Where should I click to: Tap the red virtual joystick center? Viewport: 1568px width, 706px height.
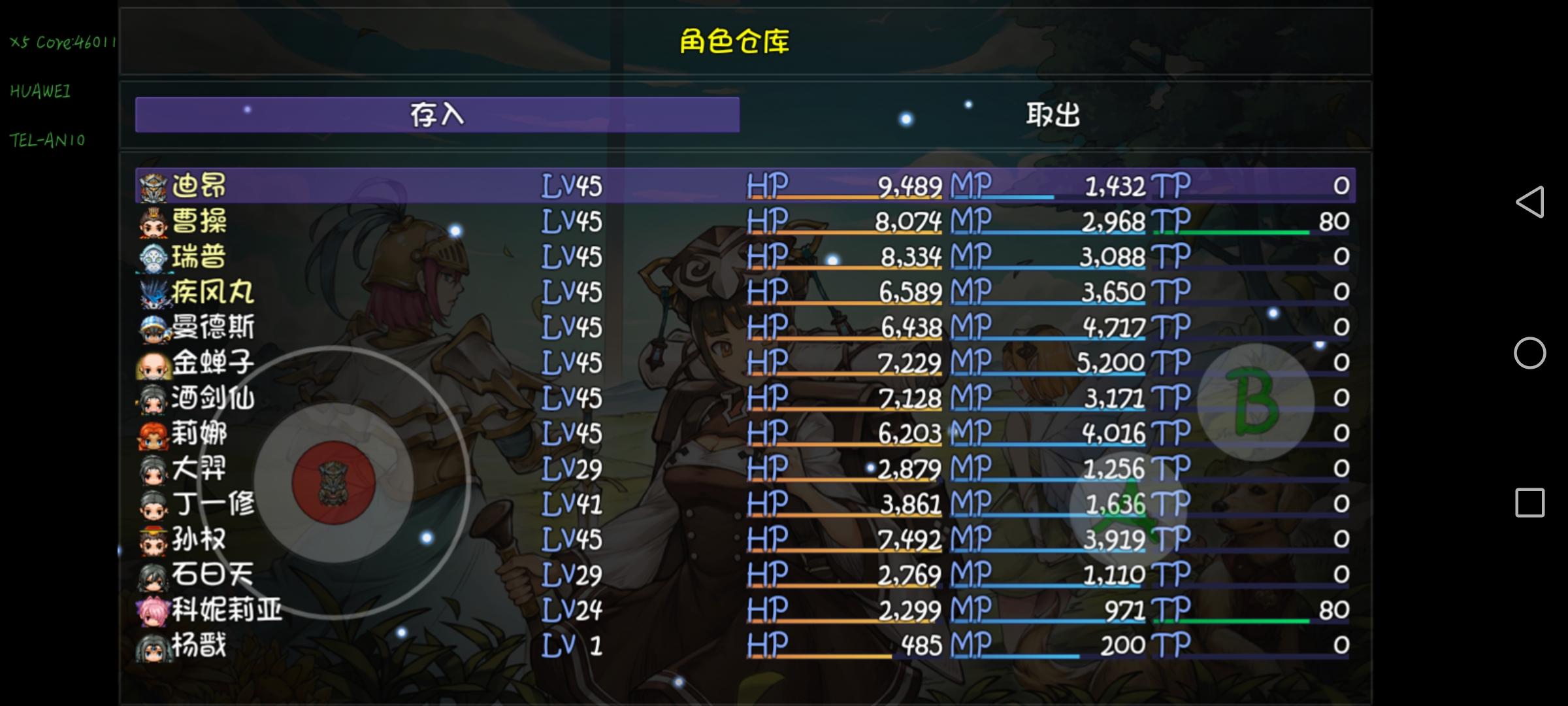point(333,482)
